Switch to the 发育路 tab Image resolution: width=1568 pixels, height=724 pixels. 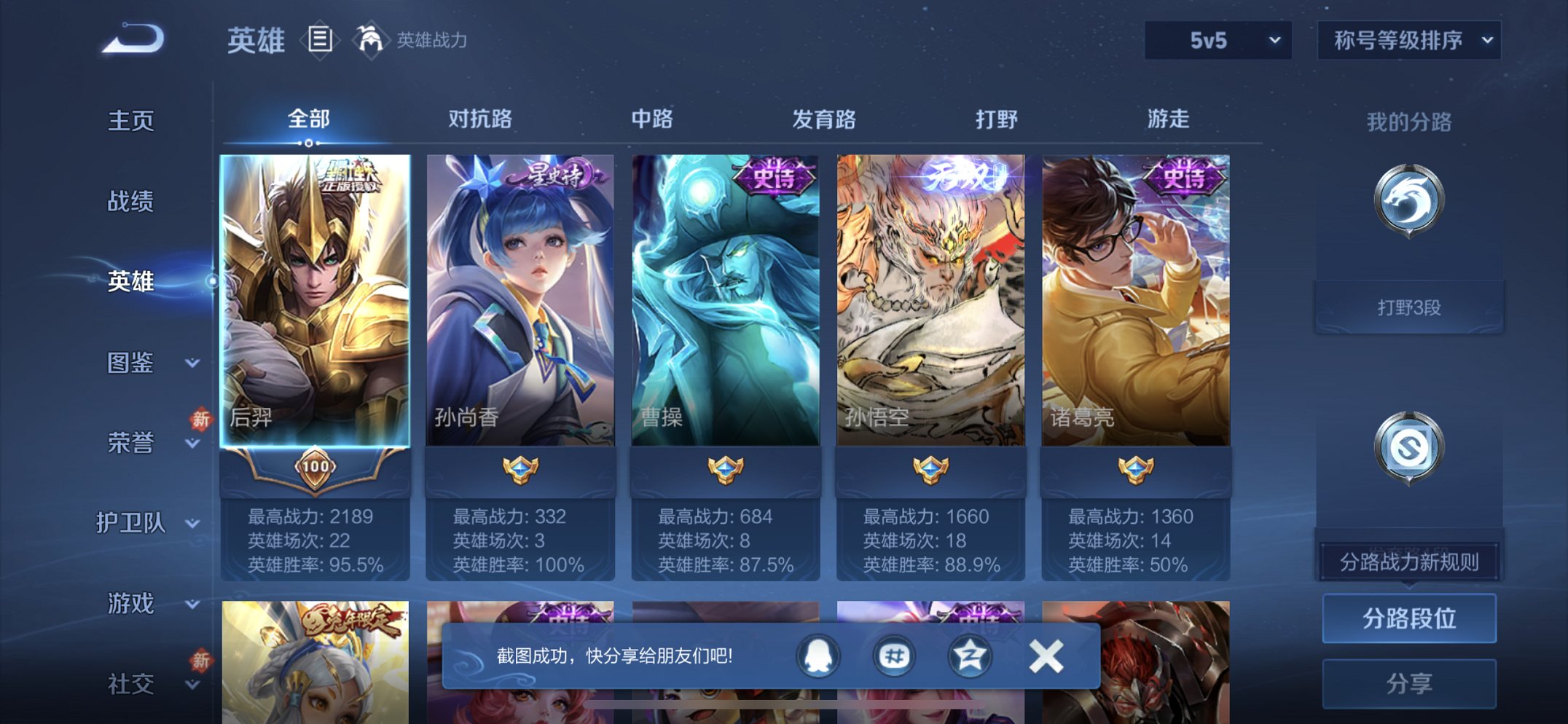824,118
